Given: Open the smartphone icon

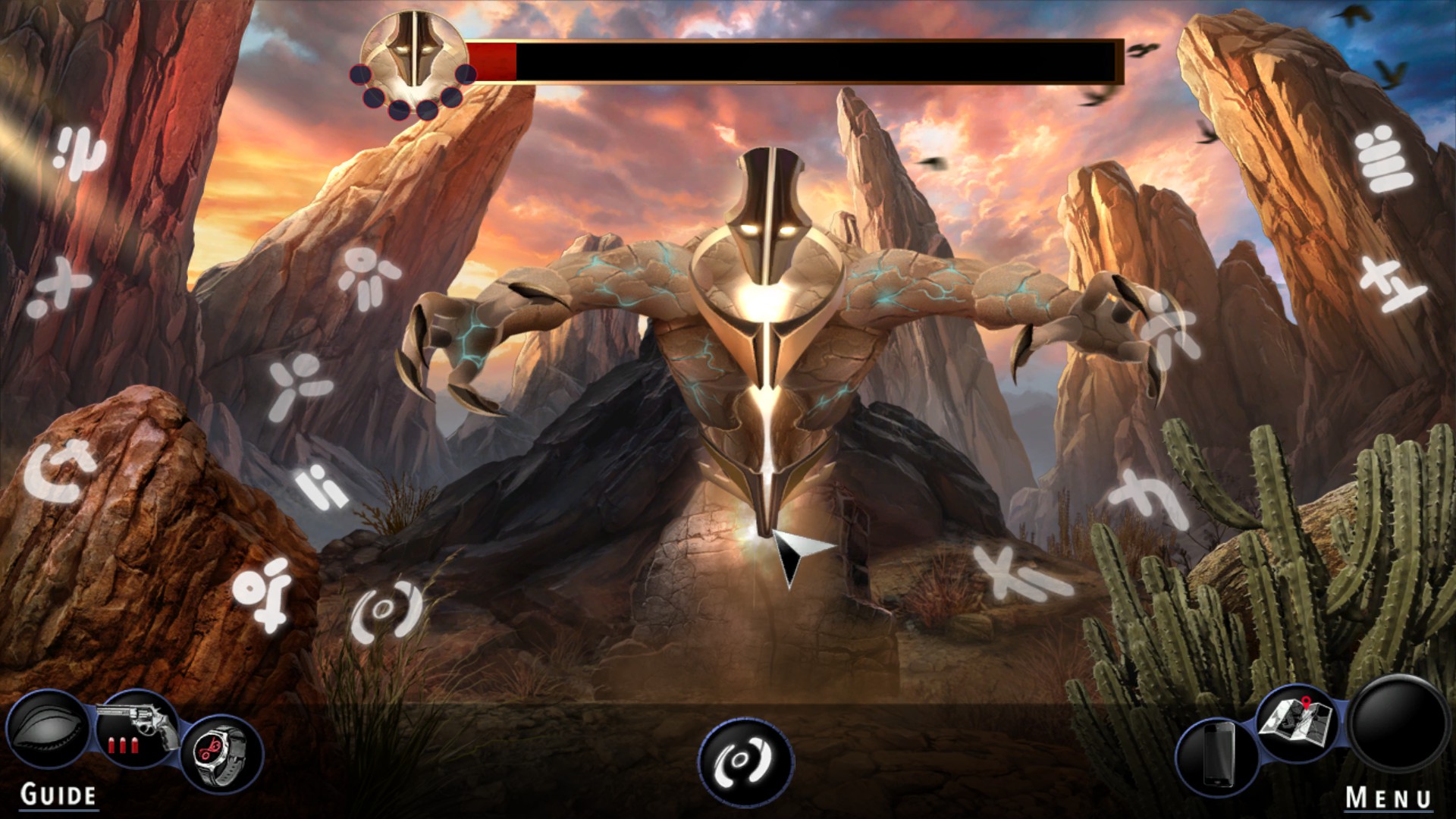Looking at the screenshot, I should click(x=1216, y=755).
